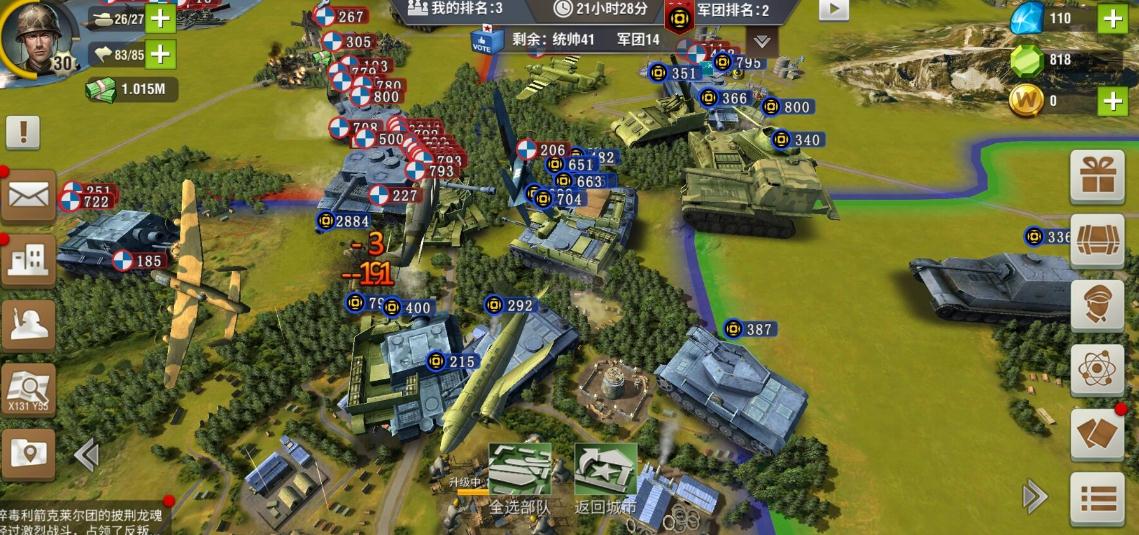Viewport: 1139px width, 535px height.
Task: Open the soldier troops menu
Action: 28,325
